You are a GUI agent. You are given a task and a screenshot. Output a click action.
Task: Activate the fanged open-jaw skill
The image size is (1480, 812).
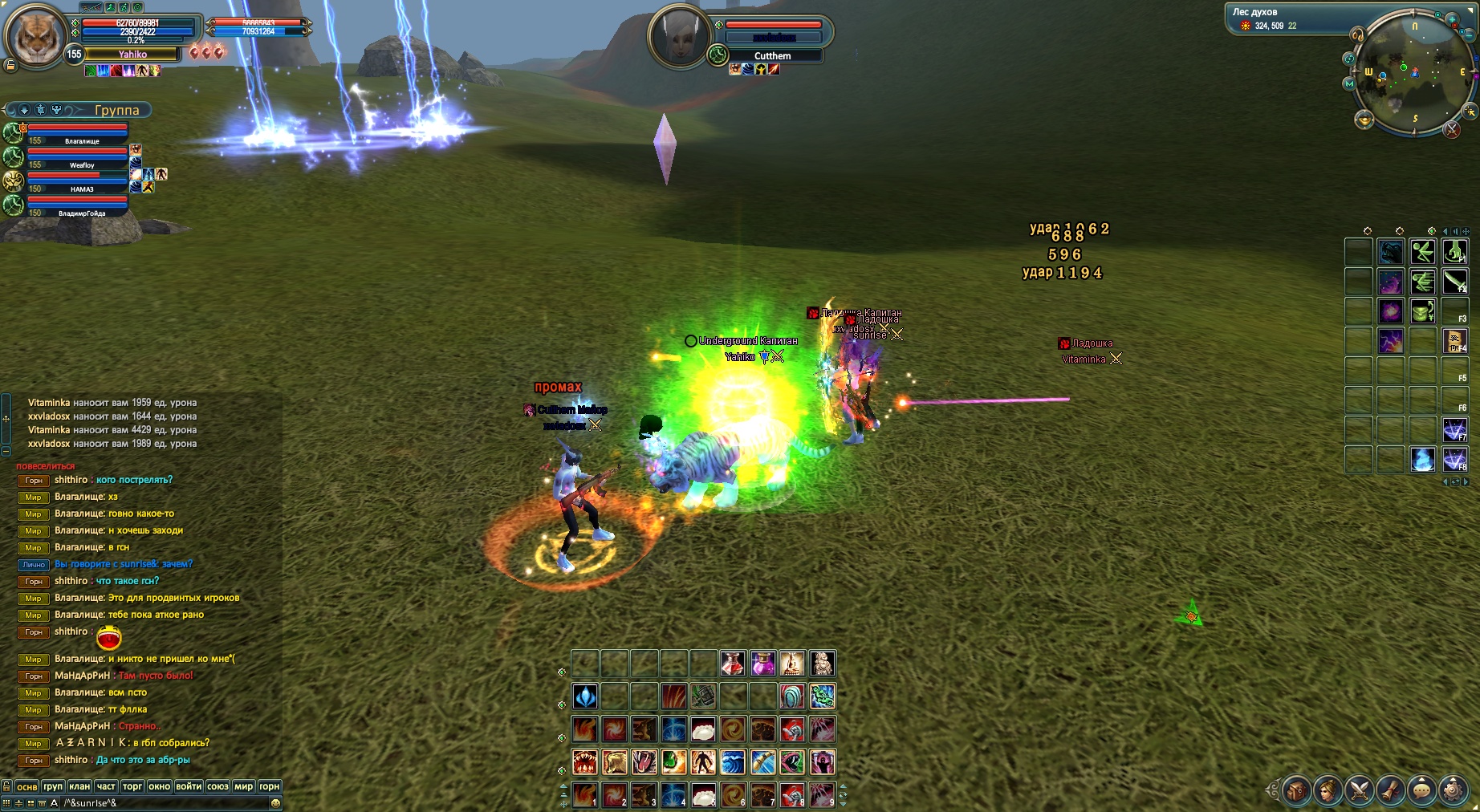click(x=584, y=761)
